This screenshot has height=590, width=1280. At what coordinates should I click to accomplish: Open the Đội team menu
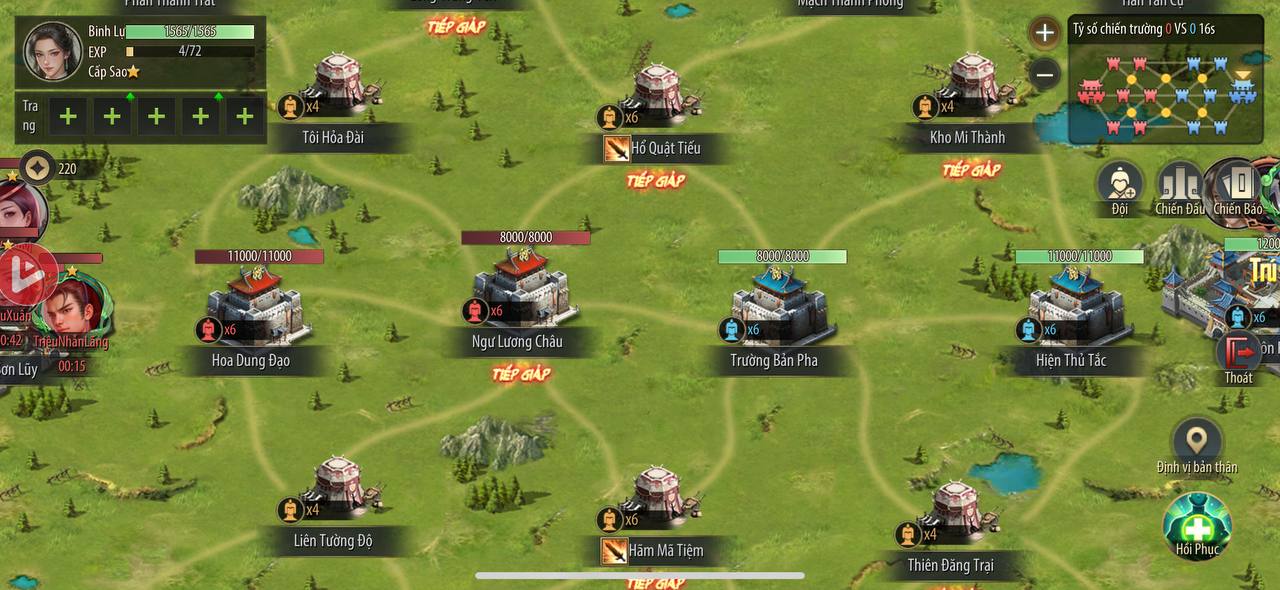[x=1120, y=187]
